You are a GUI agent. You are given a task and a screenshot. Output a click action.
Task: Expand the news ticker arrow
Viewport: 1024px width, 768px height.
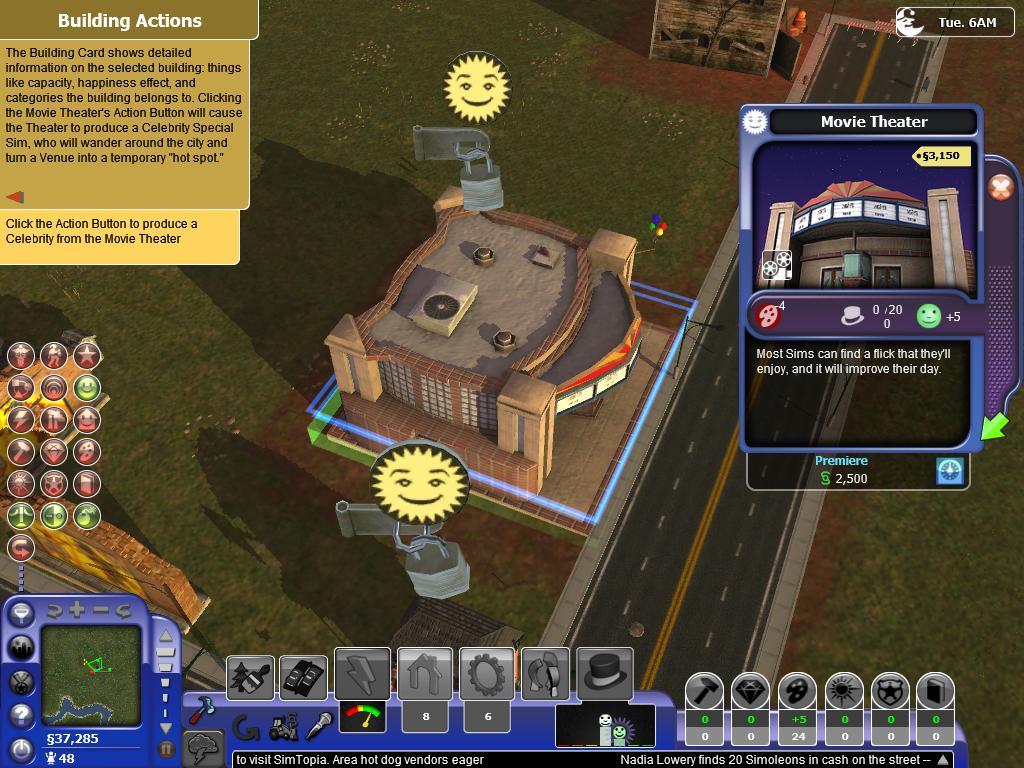tap(943, 760)
